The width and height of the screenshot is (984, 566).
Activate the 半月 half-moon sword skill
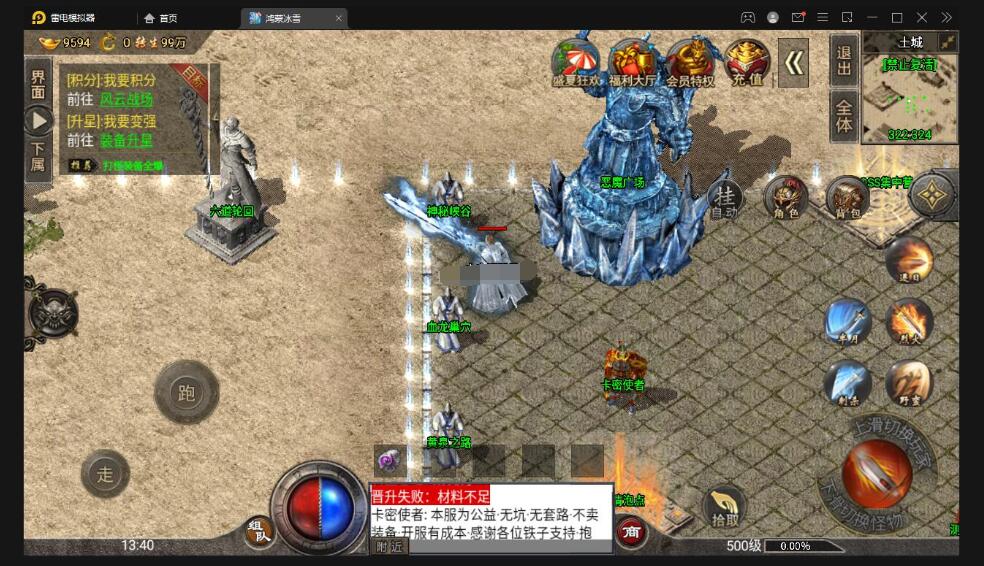coord(848,322)
